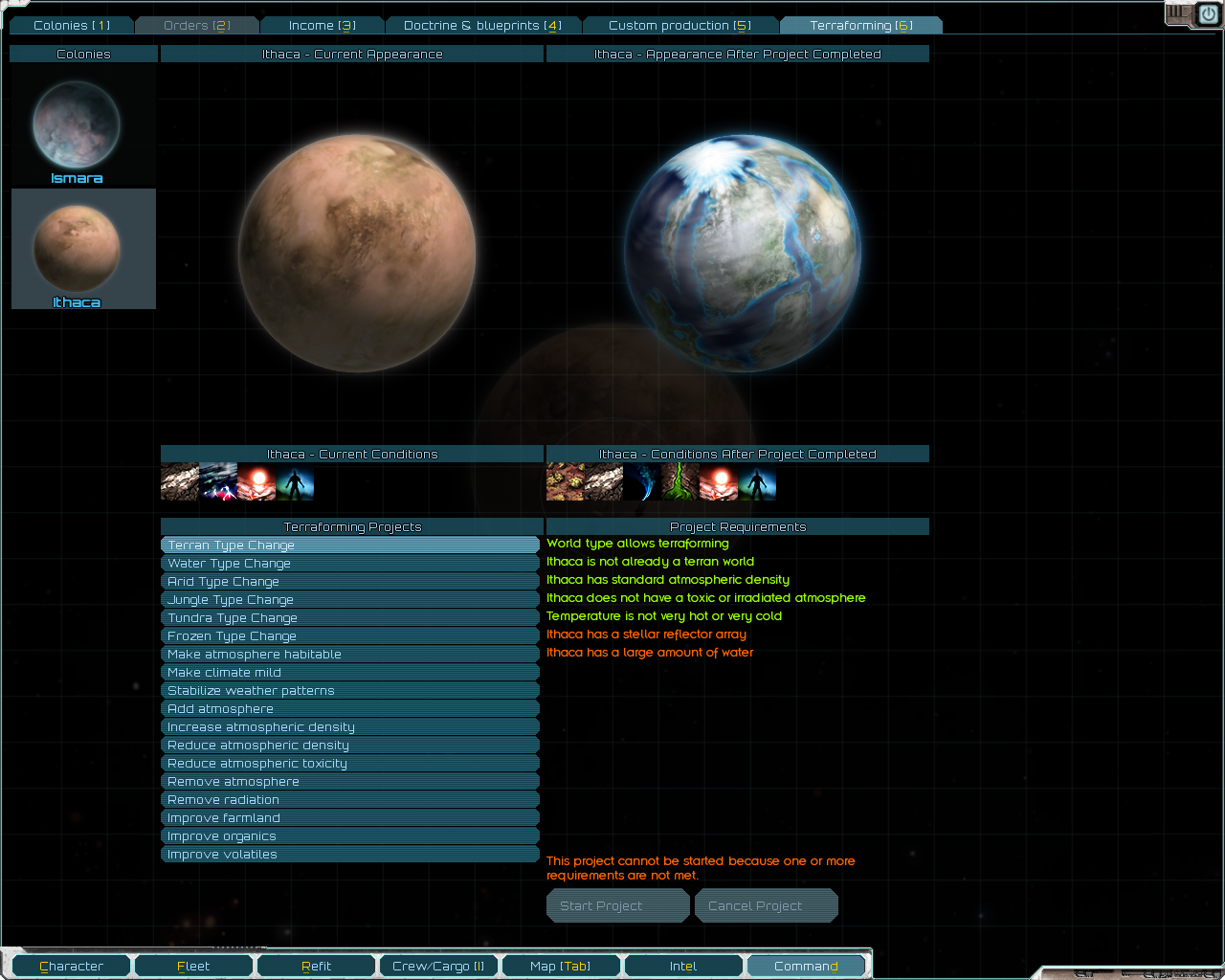Click the sun temperature icon in Current Conditions
The width and height of the screenshot is (1225, 980).
(256, 483)
